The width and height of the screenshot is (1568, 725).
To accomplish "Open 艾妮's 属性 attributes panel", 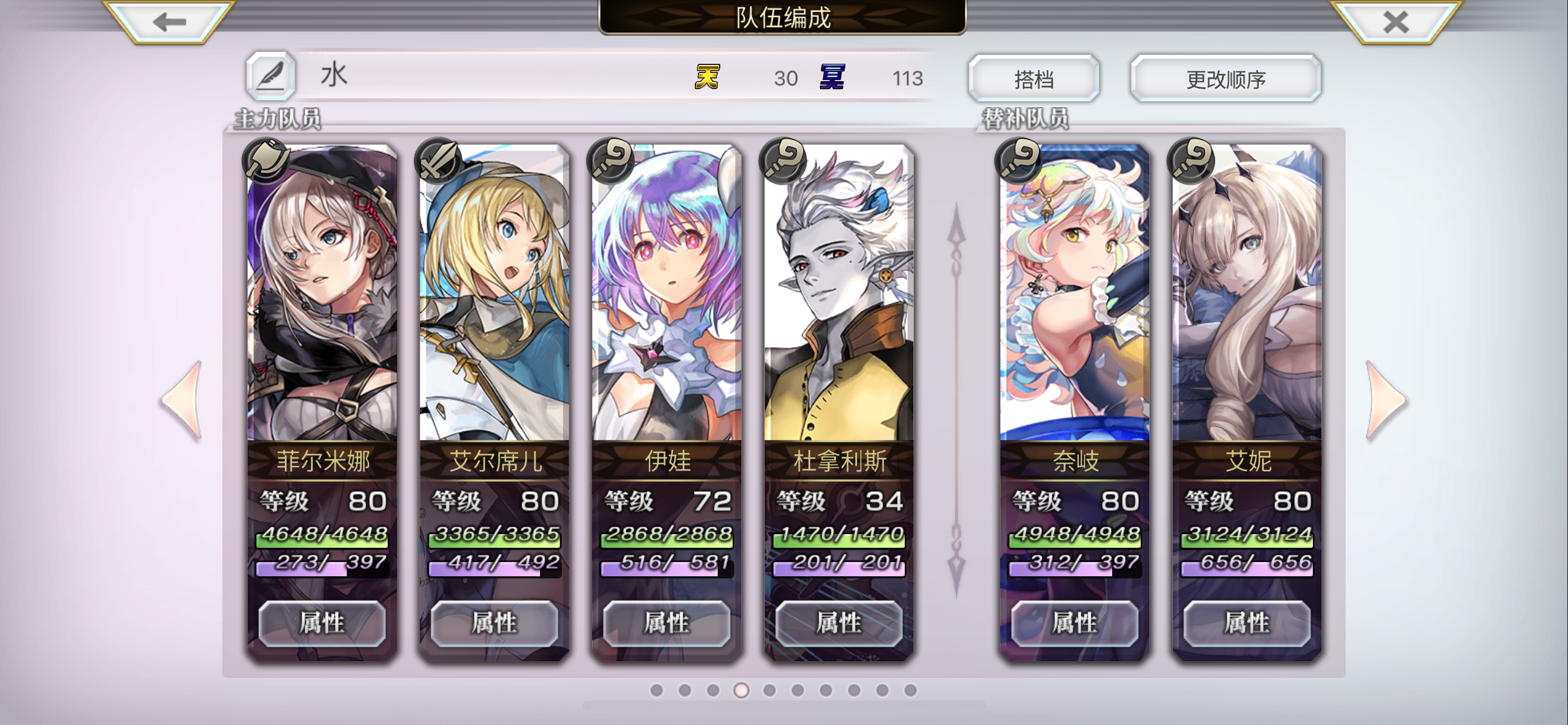I will [1247, 623].
